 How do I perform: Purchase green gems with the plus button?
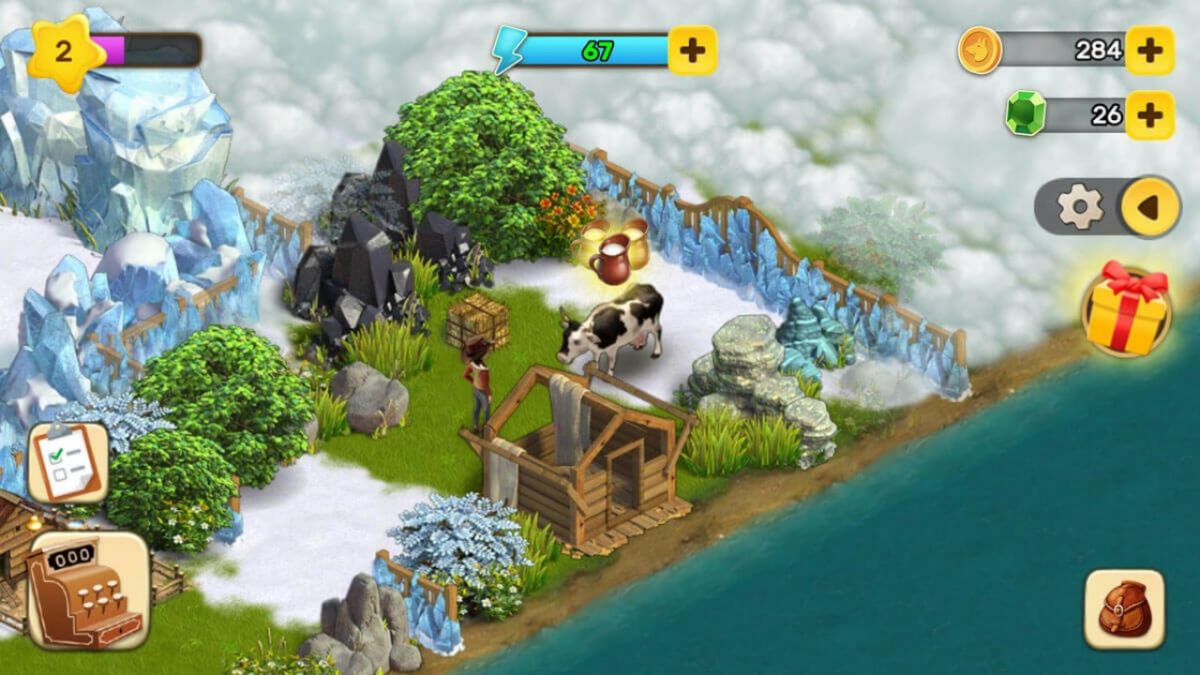pos(1149,115)
